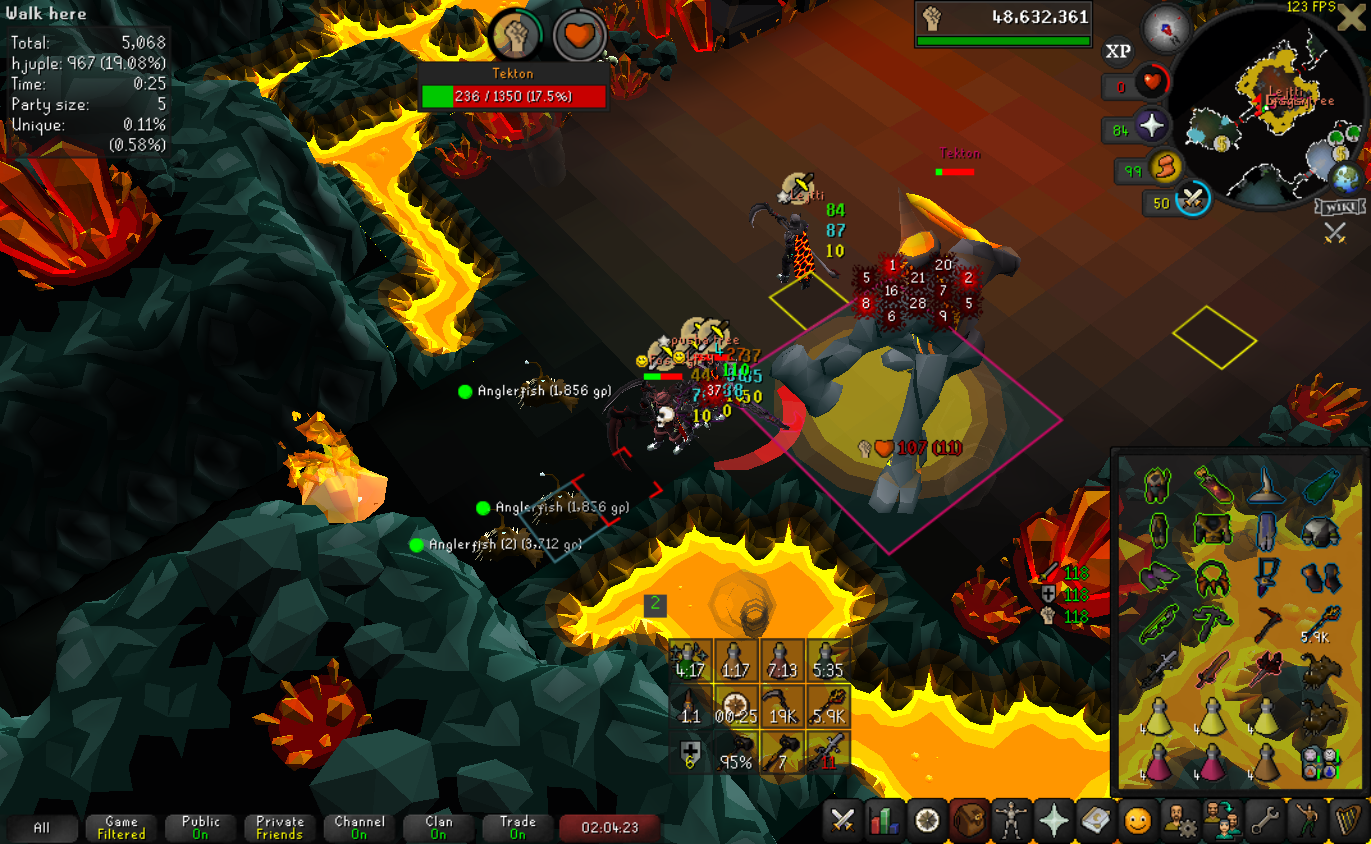
Task: Open the Skills stats tab
Action: click(885, 821)
